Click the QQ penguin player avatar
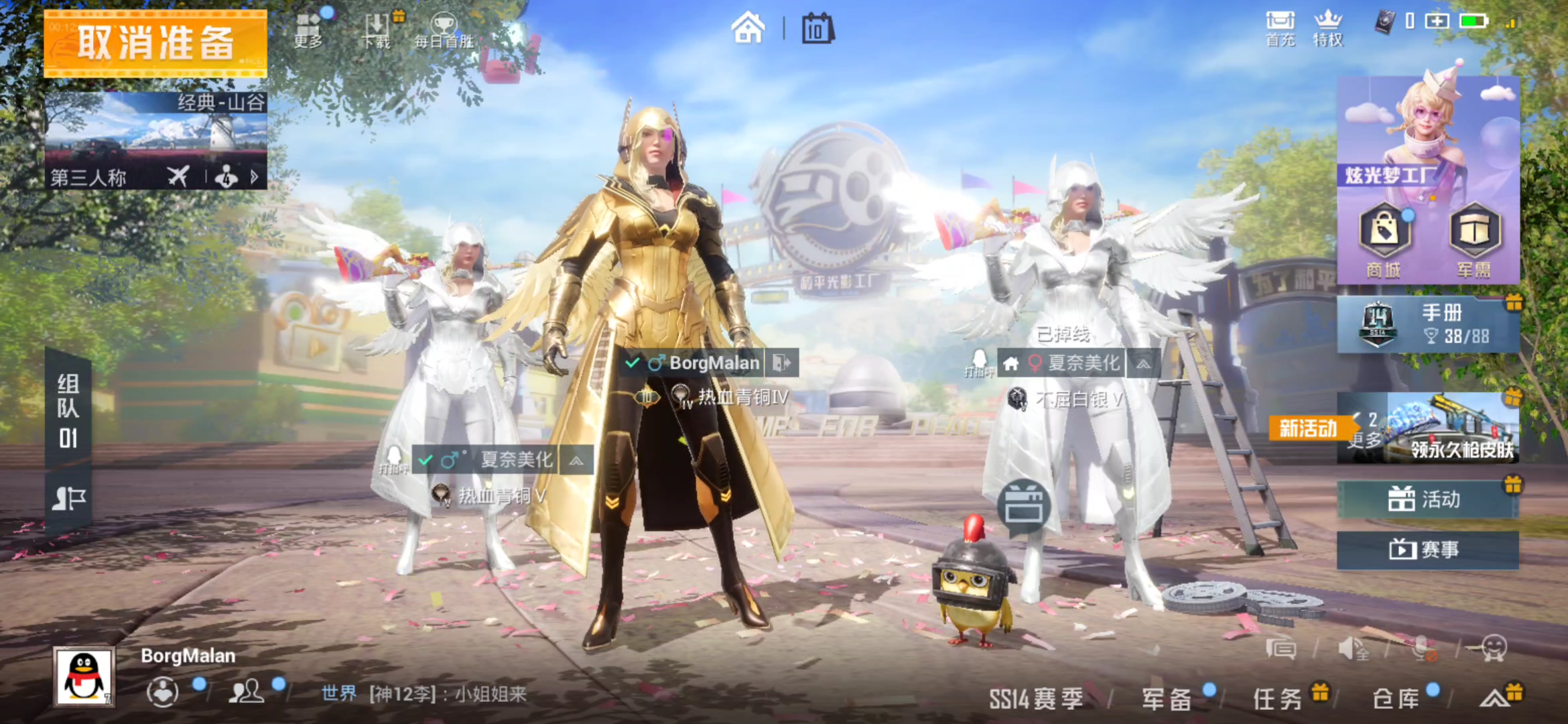The height and width of the screenshot is (724, 1568). click(x=84, y=677)
